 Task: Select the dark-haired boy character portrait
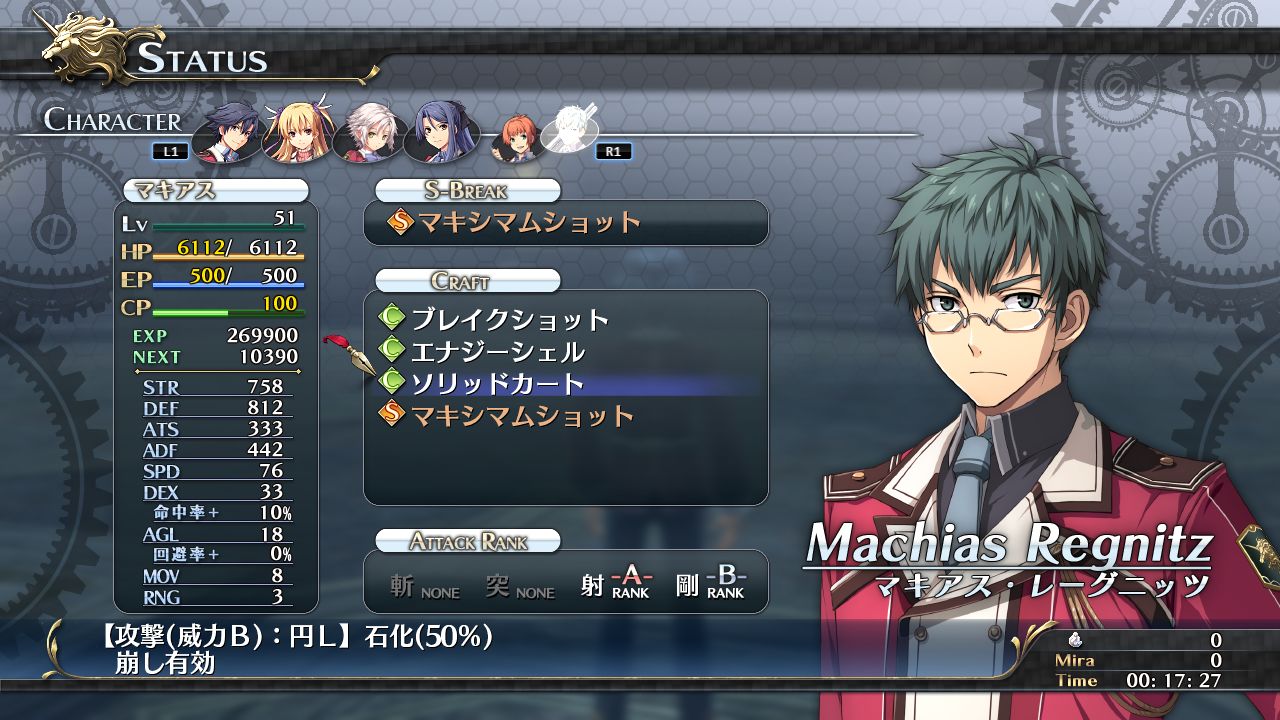click(x=227, y=131)
